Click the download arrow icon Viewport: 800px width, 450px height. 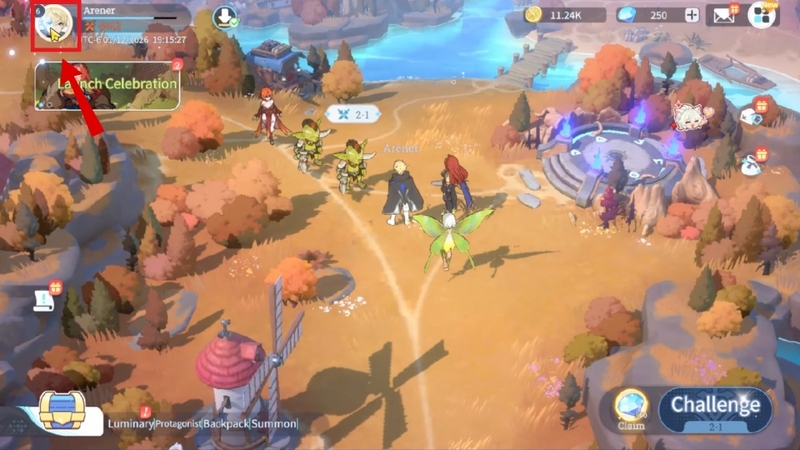(x=226, y=18)
